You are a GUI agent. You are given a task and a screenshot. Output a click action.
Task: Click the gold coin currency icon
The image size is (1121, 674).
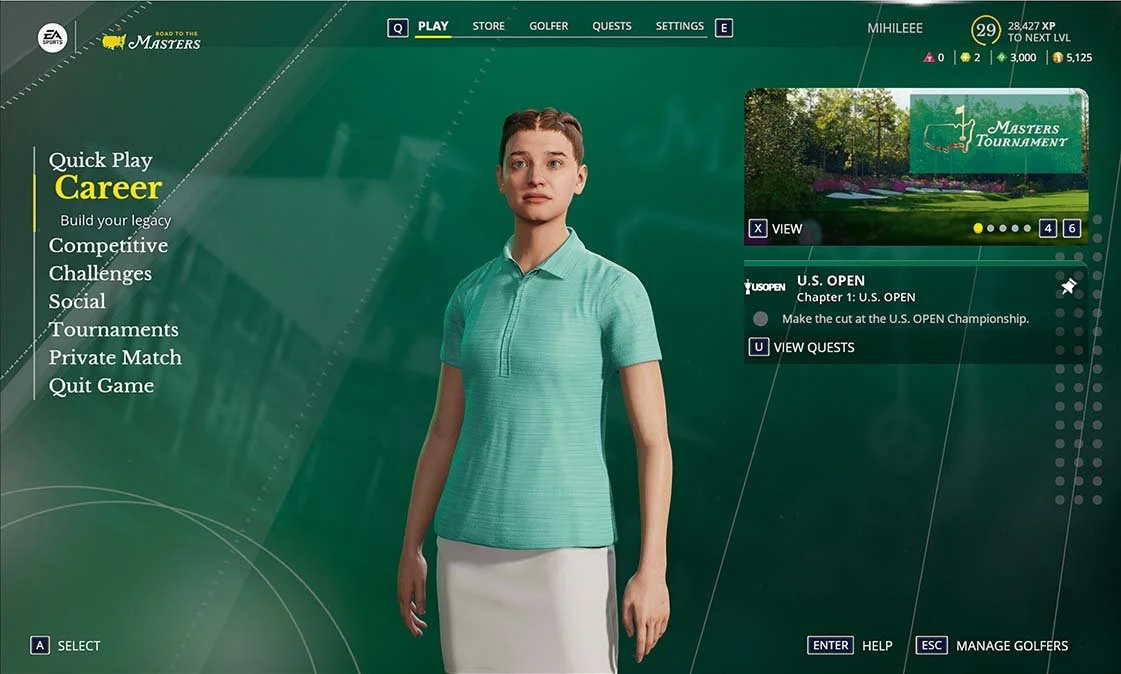[x=1058, y=58]
